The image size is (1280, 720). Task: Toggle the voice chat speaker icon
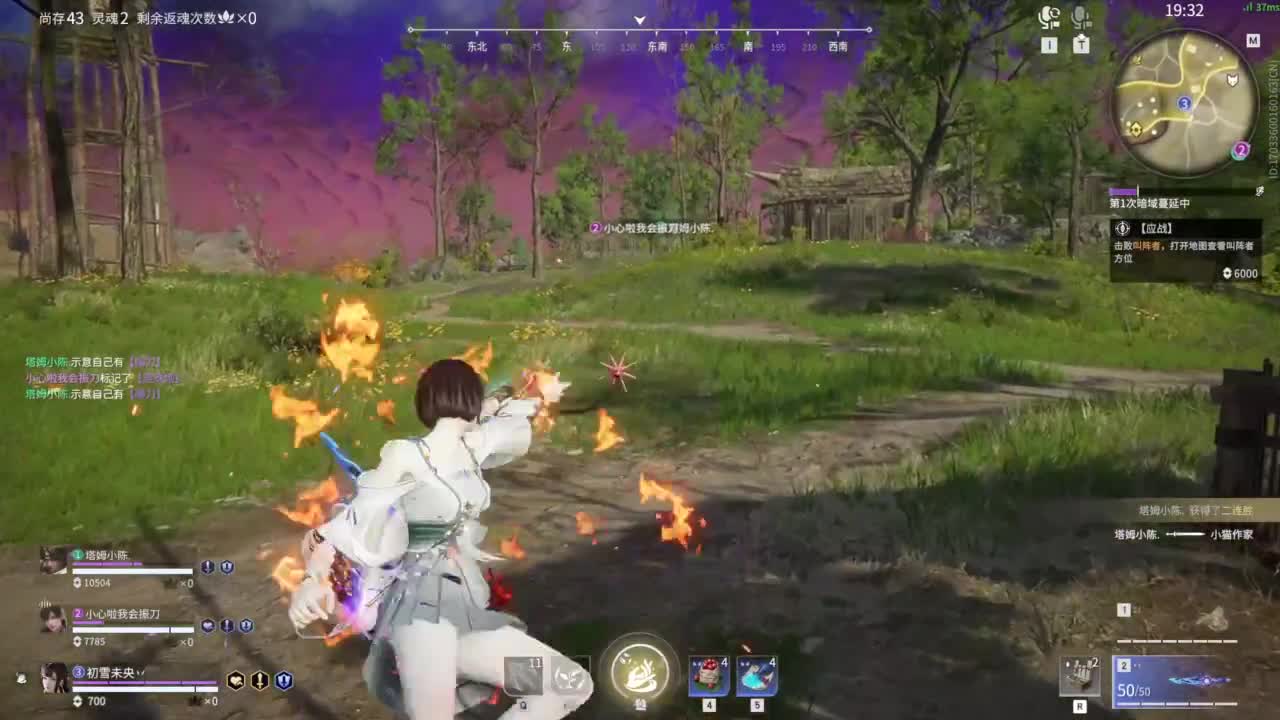point(1048,16)
